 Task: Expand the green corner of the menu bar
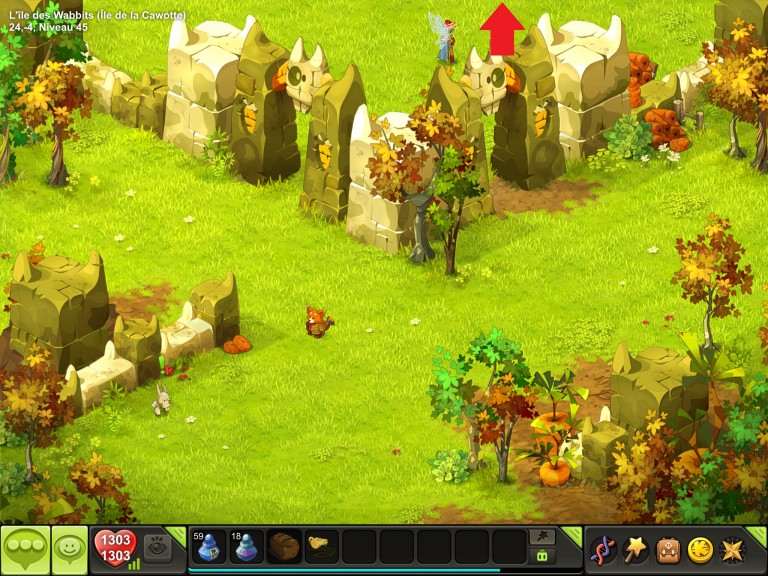(758, 532)
